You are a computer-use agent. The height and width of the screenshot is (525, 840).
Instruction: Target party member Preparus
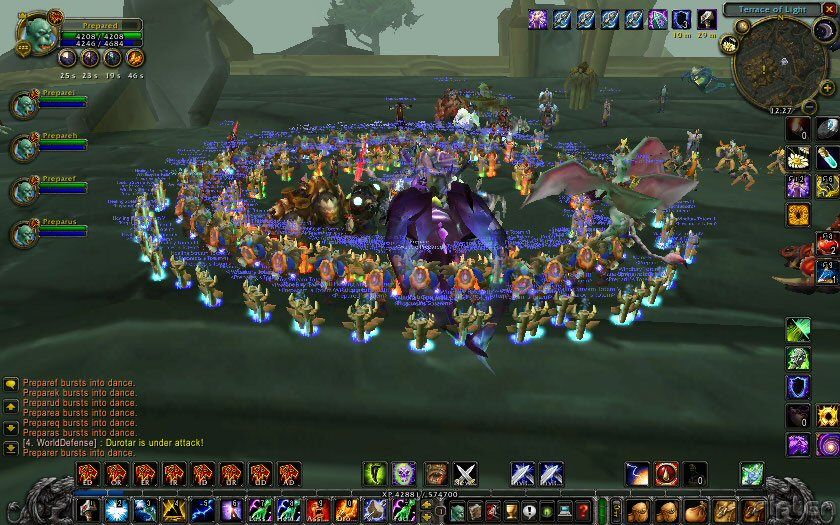click(x=24, y=234)
